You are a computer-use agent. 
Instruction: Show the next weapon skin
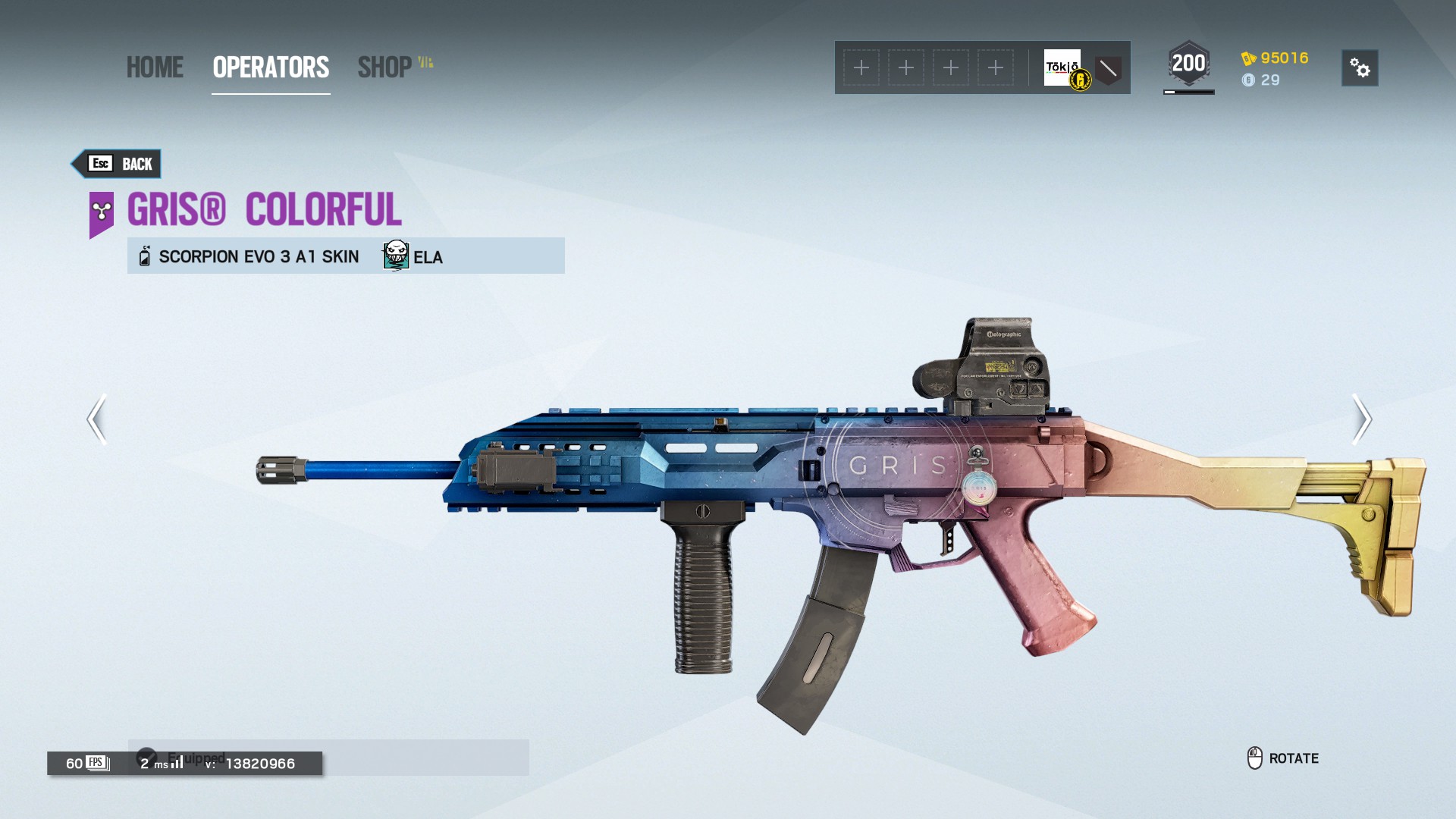pyautogui.click(x=1361, y=419)
